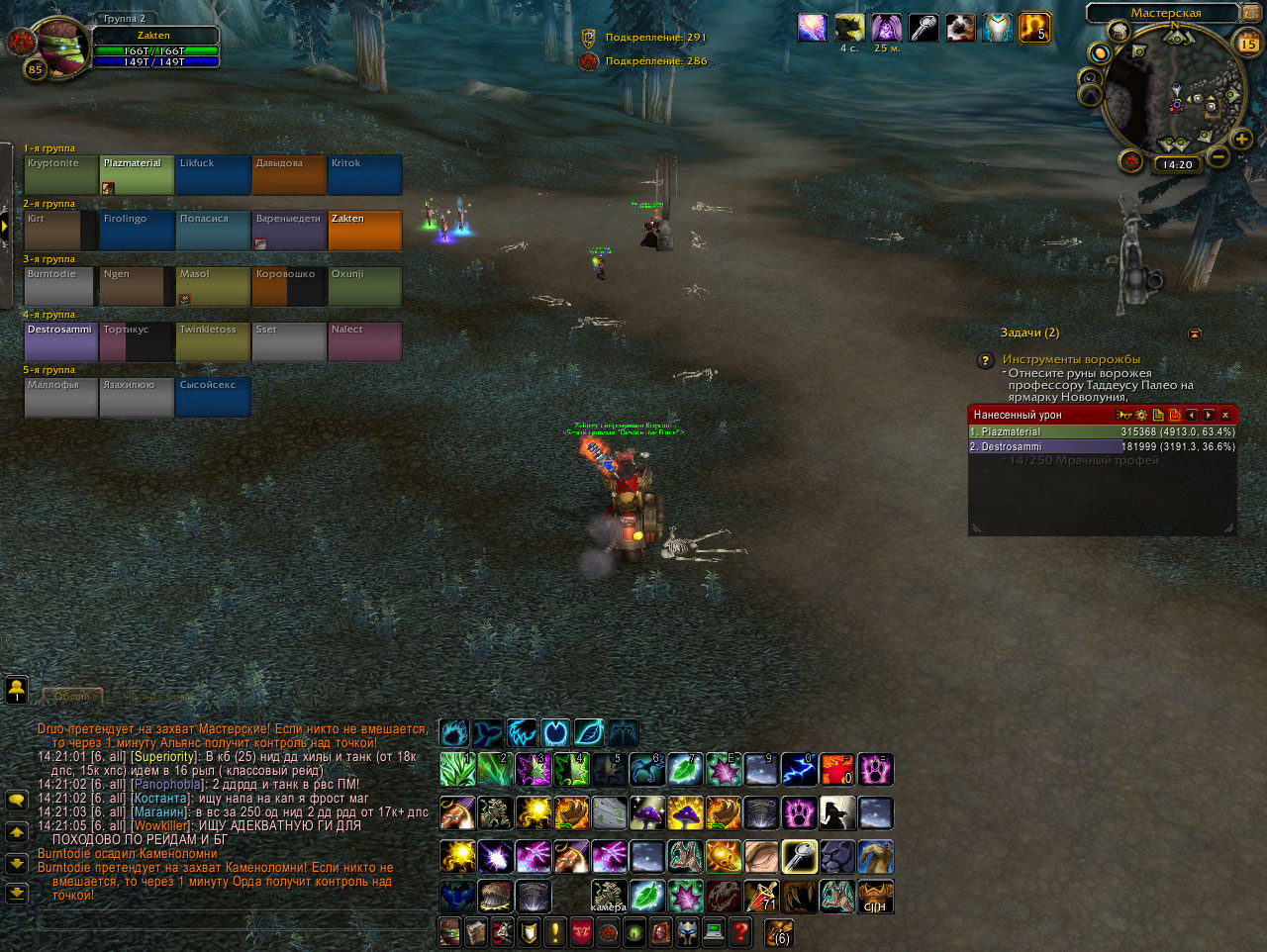This screenshot has width=1267, height=952.
Task: Open the damage meter's gear settings
Action: click(x=1141, y=416)
